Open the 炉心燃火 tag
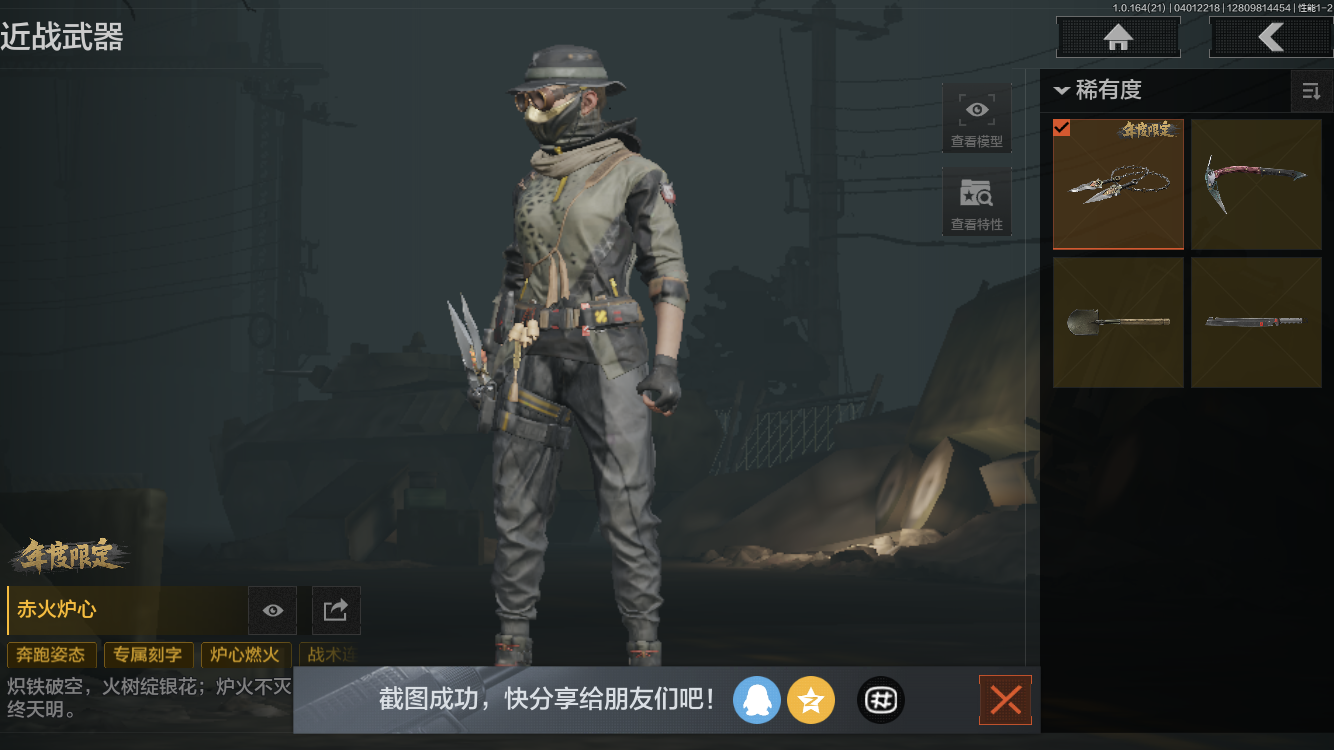Viewport: 1334px width, 750px height. tap(245, 655)
